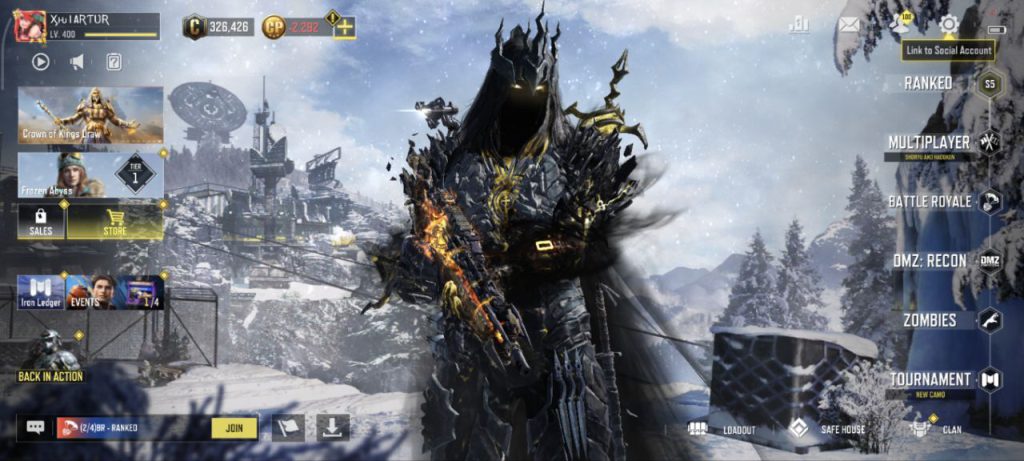This screenshot has height=461, width=1024.
Task: Open the Ranked mode menu
Action: click(929, 83)
